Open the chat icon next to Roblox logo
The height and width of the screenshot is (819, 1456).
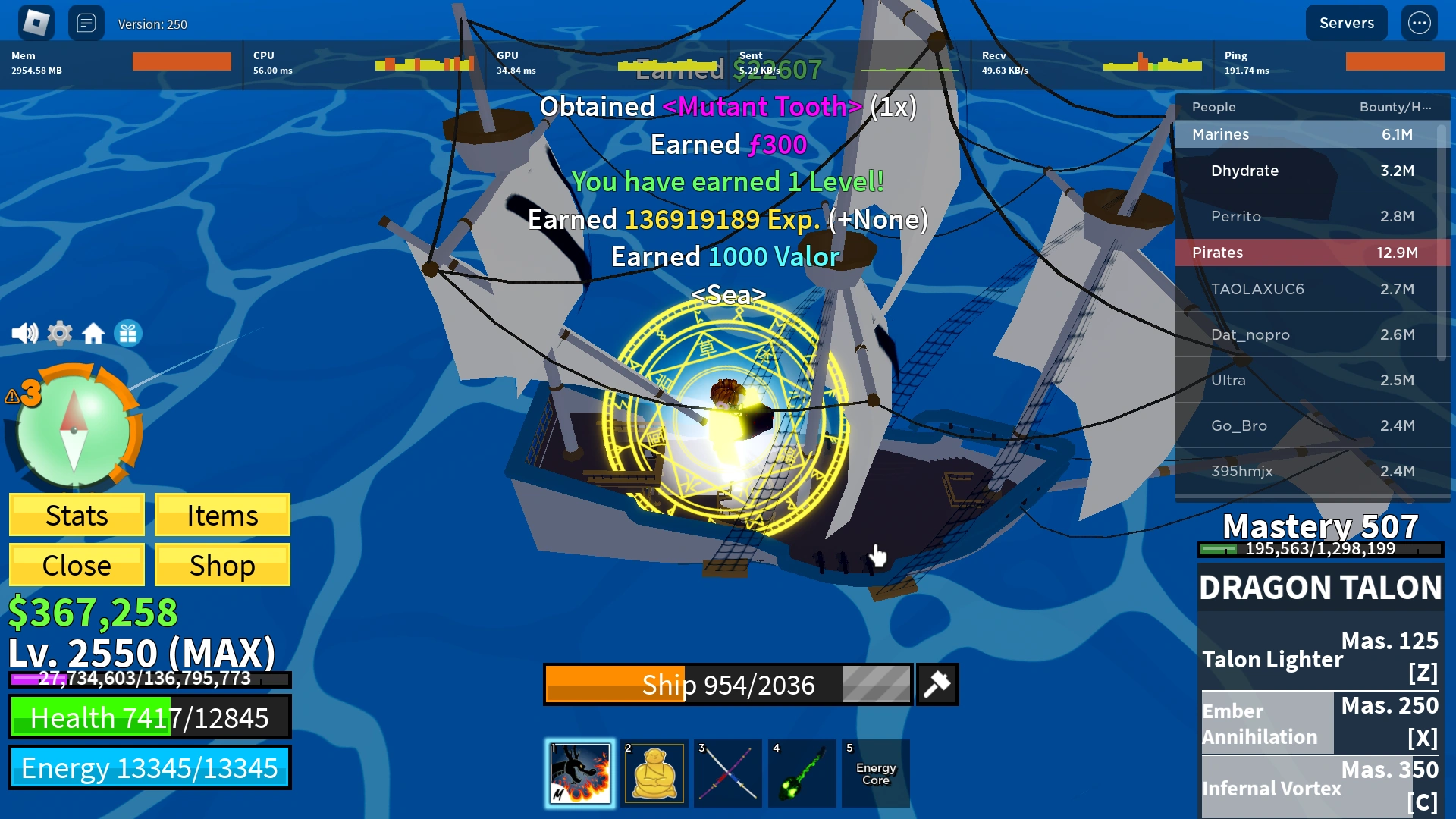(x=86, y=23)
